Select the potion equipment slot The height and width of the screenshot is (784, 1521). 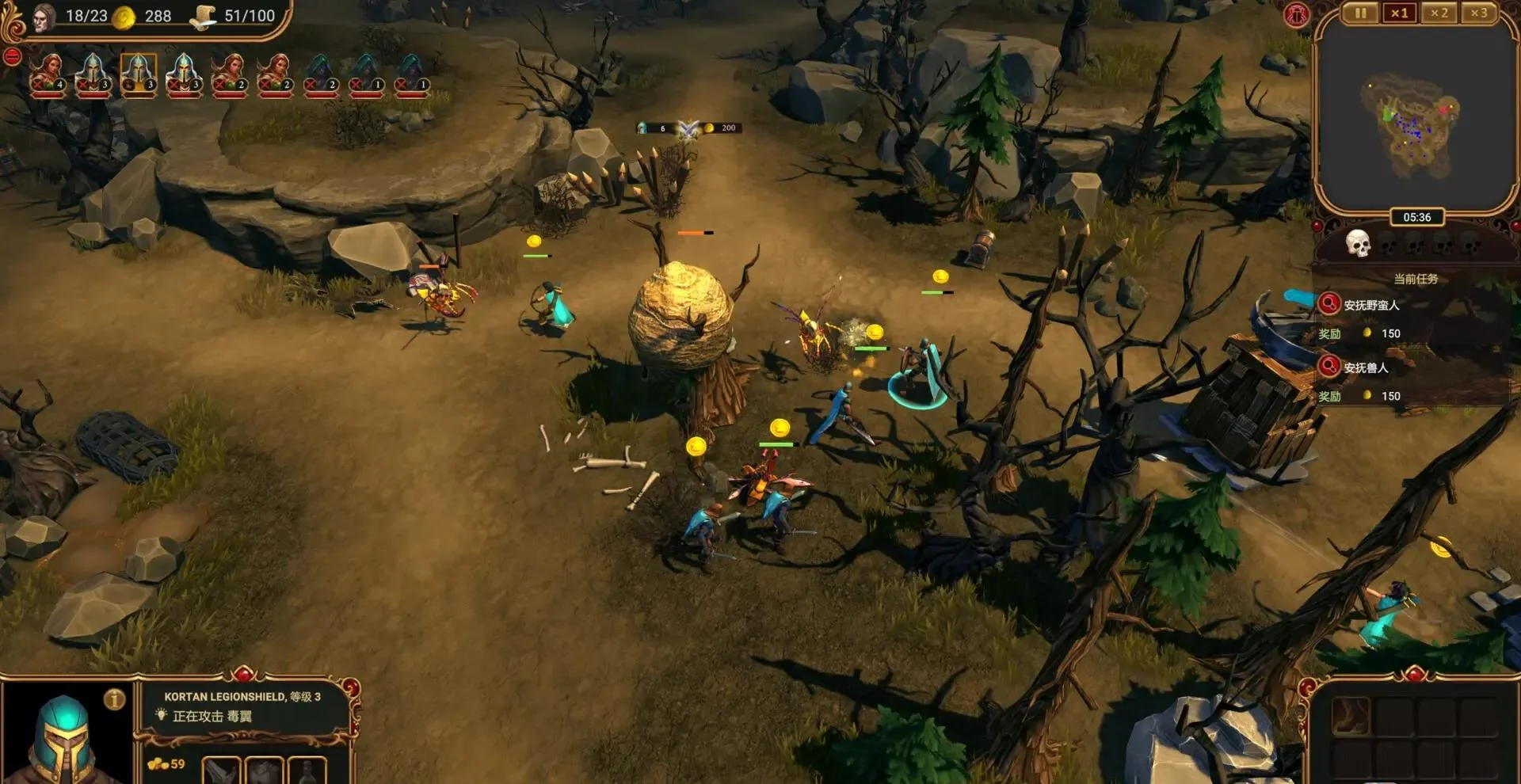click(x=307, y=771)
